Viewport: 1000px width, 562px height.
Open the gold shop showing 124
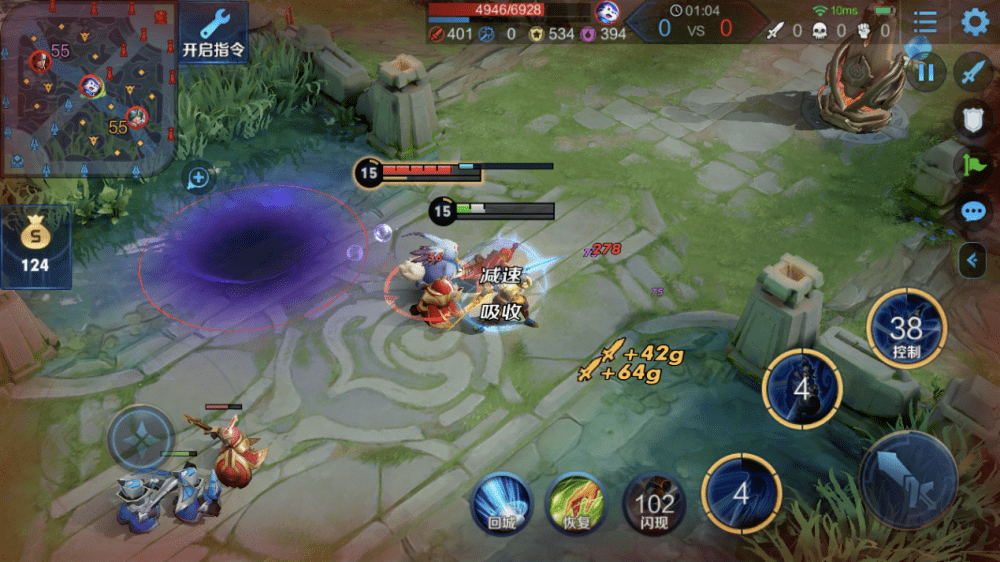pyautogui.click(x=35, y=247)
